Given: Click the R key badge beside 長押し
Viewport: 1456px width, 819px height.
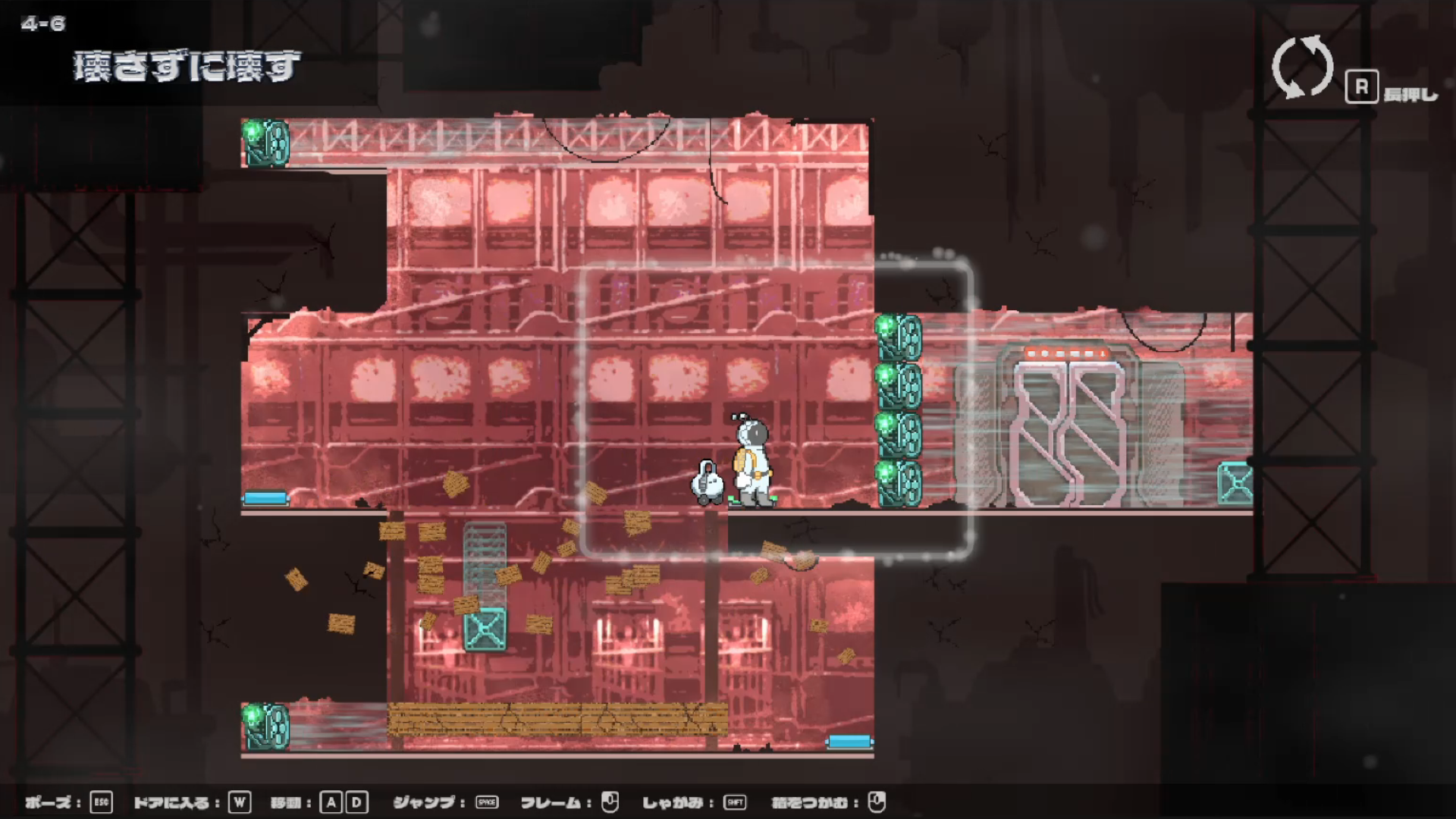Looking at the screenshot, I should pos(1363,86).
